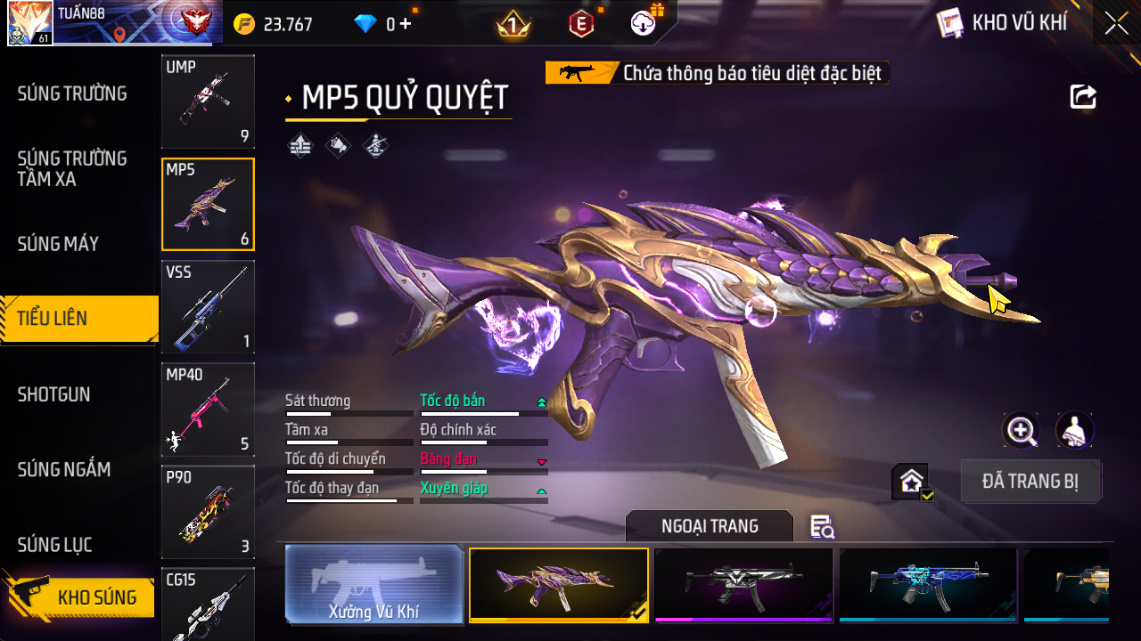Open the Súng Trường category

click(x=72, y=94)
